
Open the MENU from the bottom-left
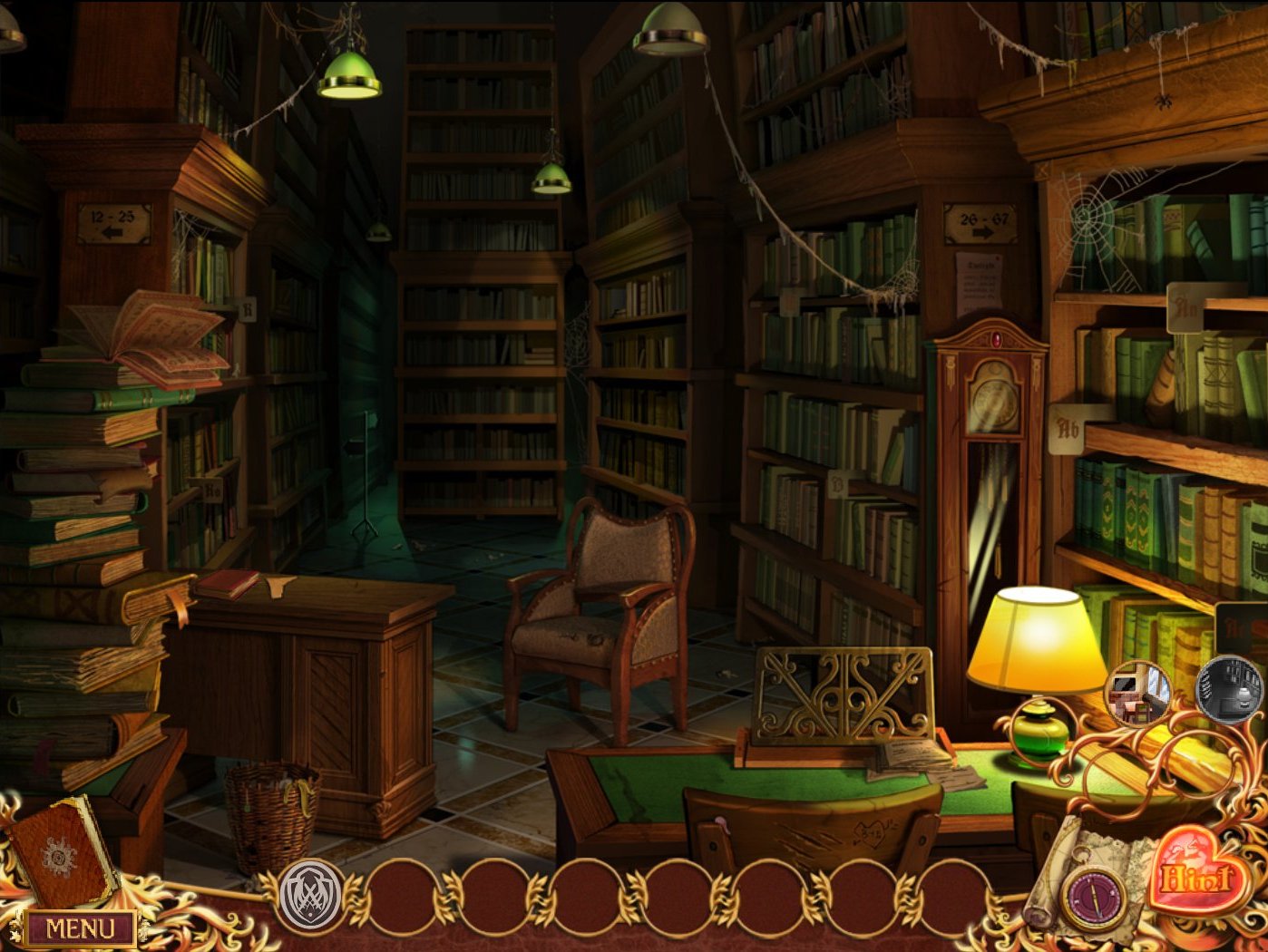tap(77, 929)
